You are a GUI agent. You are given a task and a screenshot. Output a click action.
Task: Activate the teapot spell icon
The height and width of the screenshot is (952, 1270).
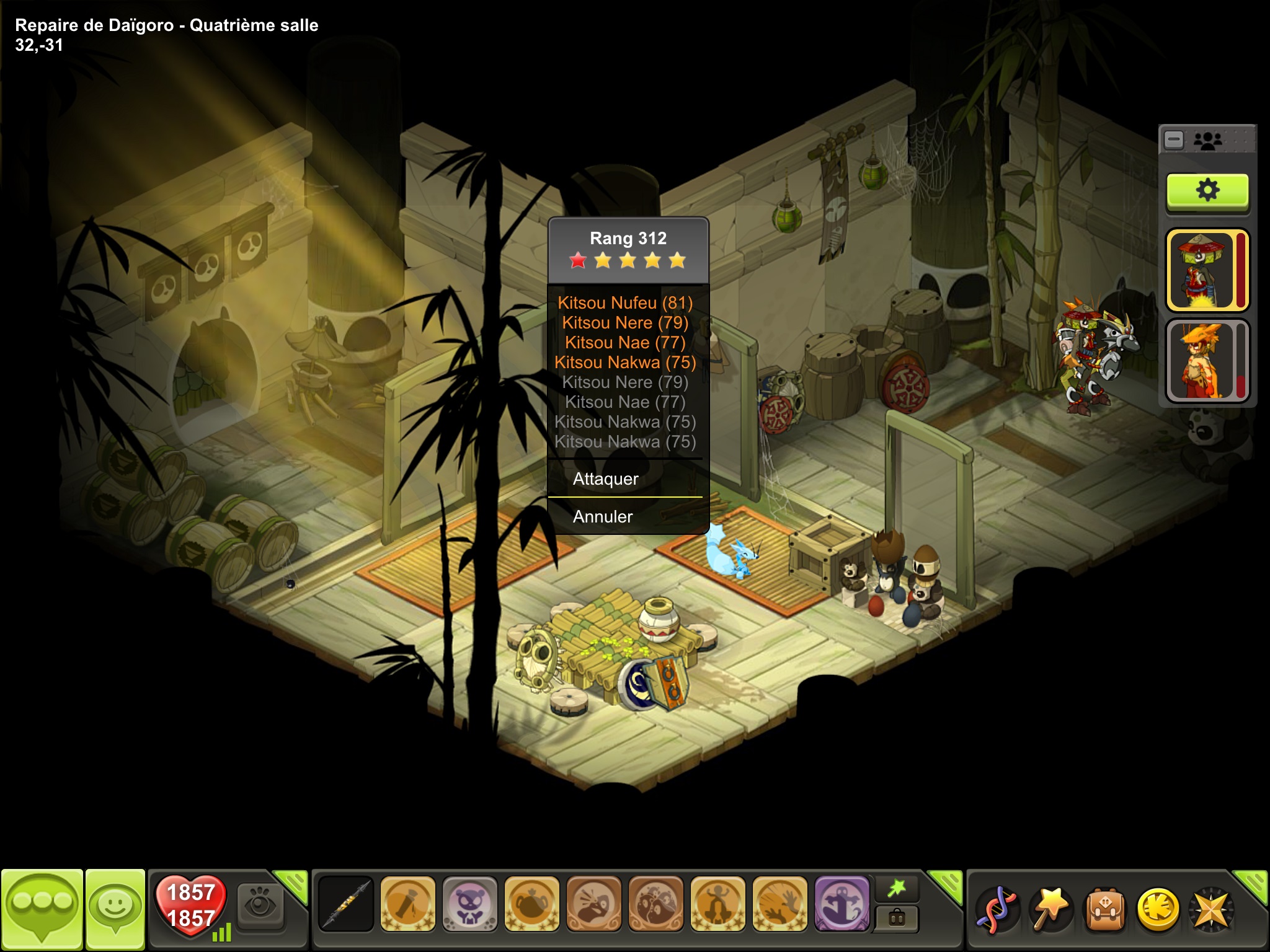(x=531, y=904)
